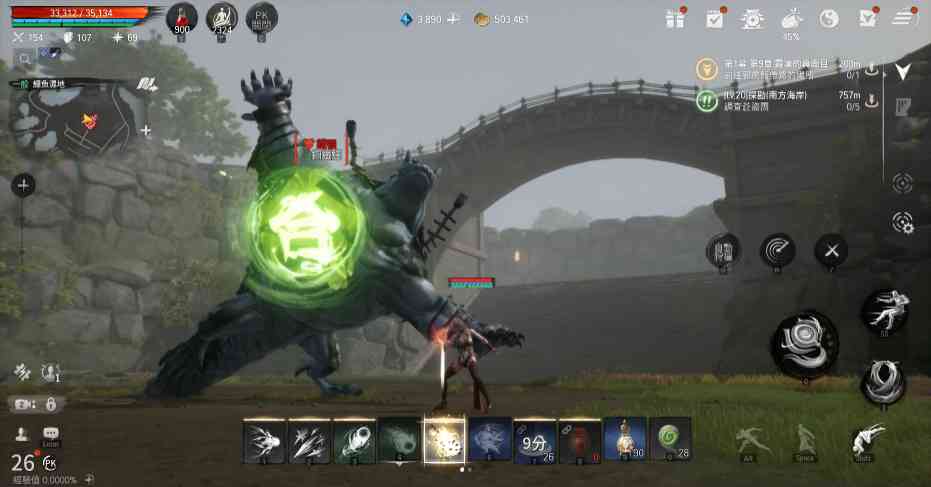The image size is (931, 487).
Task: Open the yin-yang icon menu
Action: [829, 18]
